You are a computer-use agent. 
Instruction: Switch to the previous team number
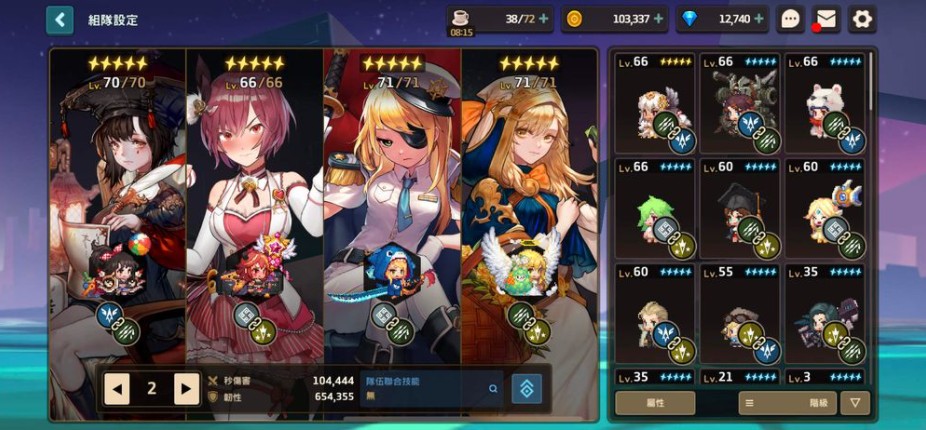pos(117,388)
